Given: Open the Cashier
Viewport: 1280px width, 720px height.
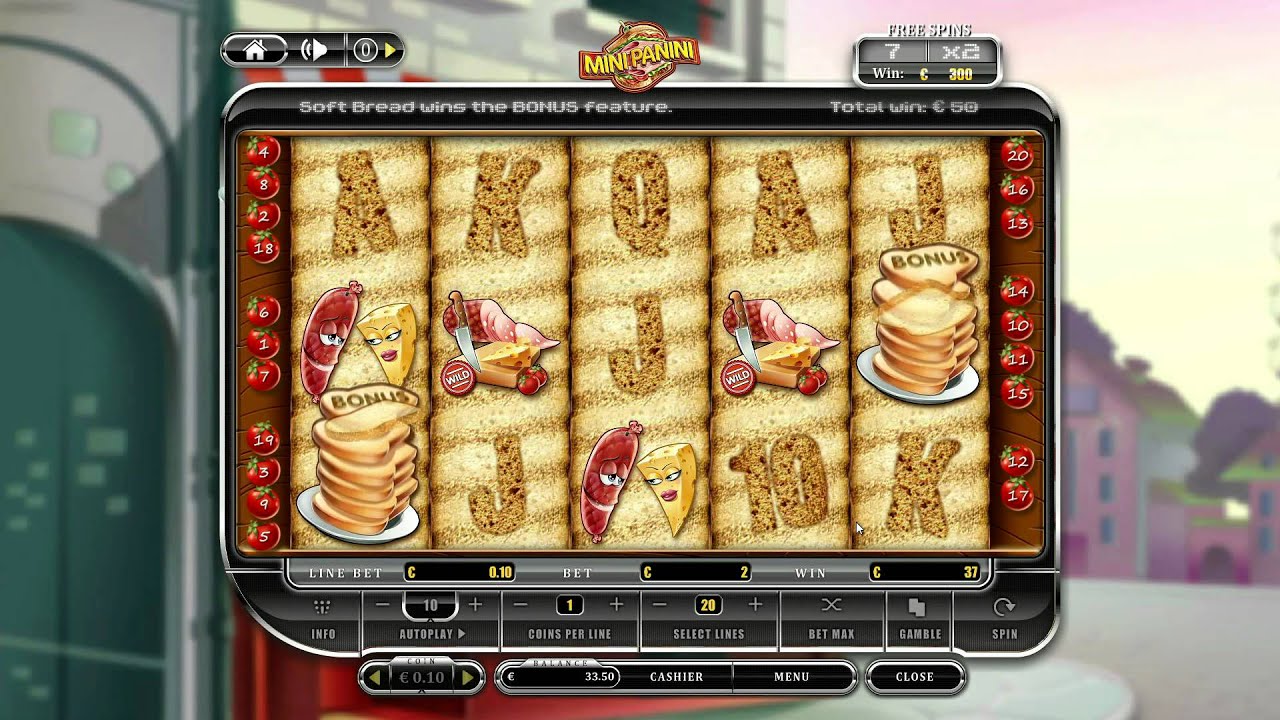Looking at the screenshot, I should point(676,677).
